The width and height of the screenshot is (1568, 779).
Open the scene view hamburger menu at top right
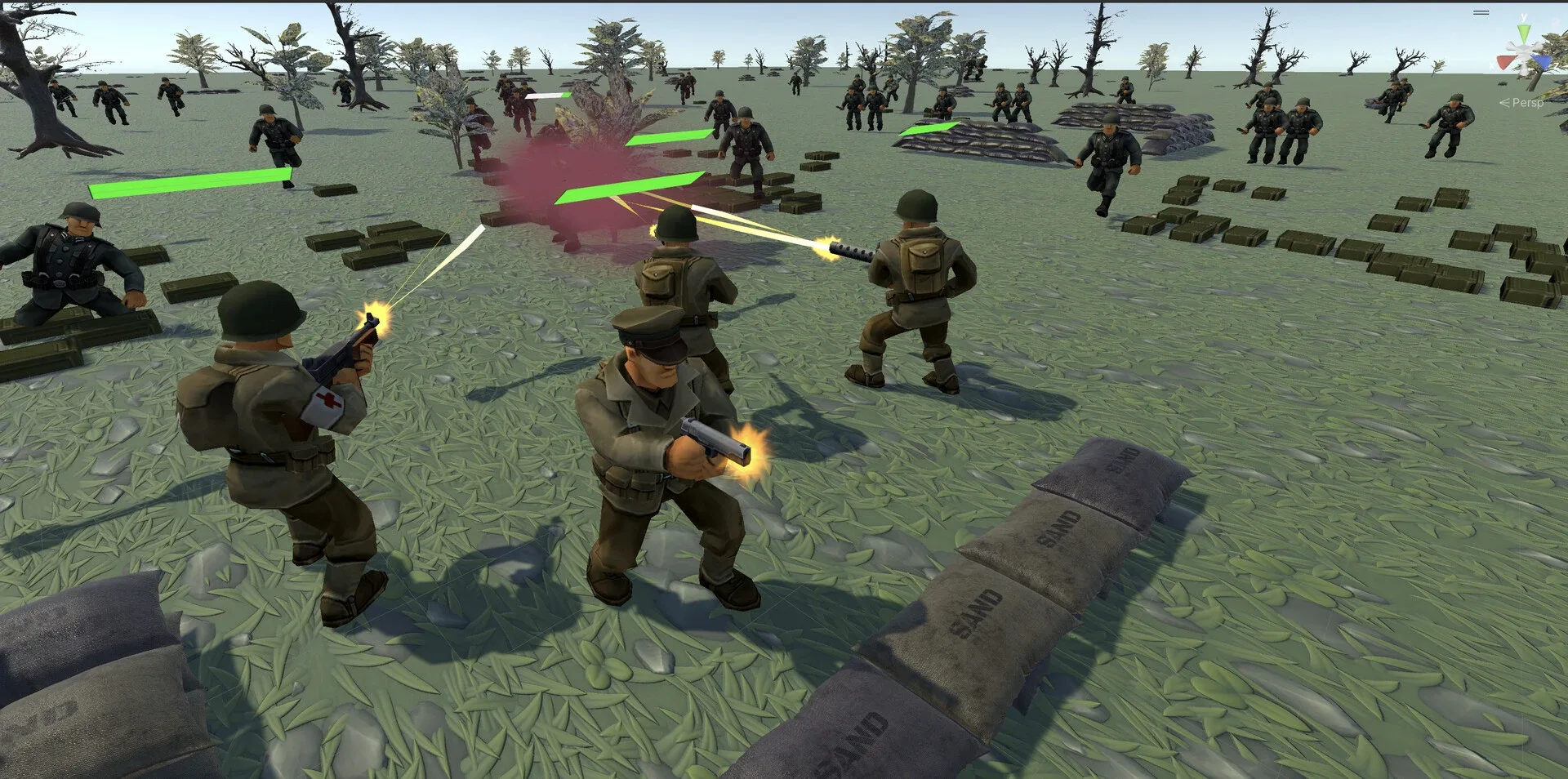tap(1480, 12)
